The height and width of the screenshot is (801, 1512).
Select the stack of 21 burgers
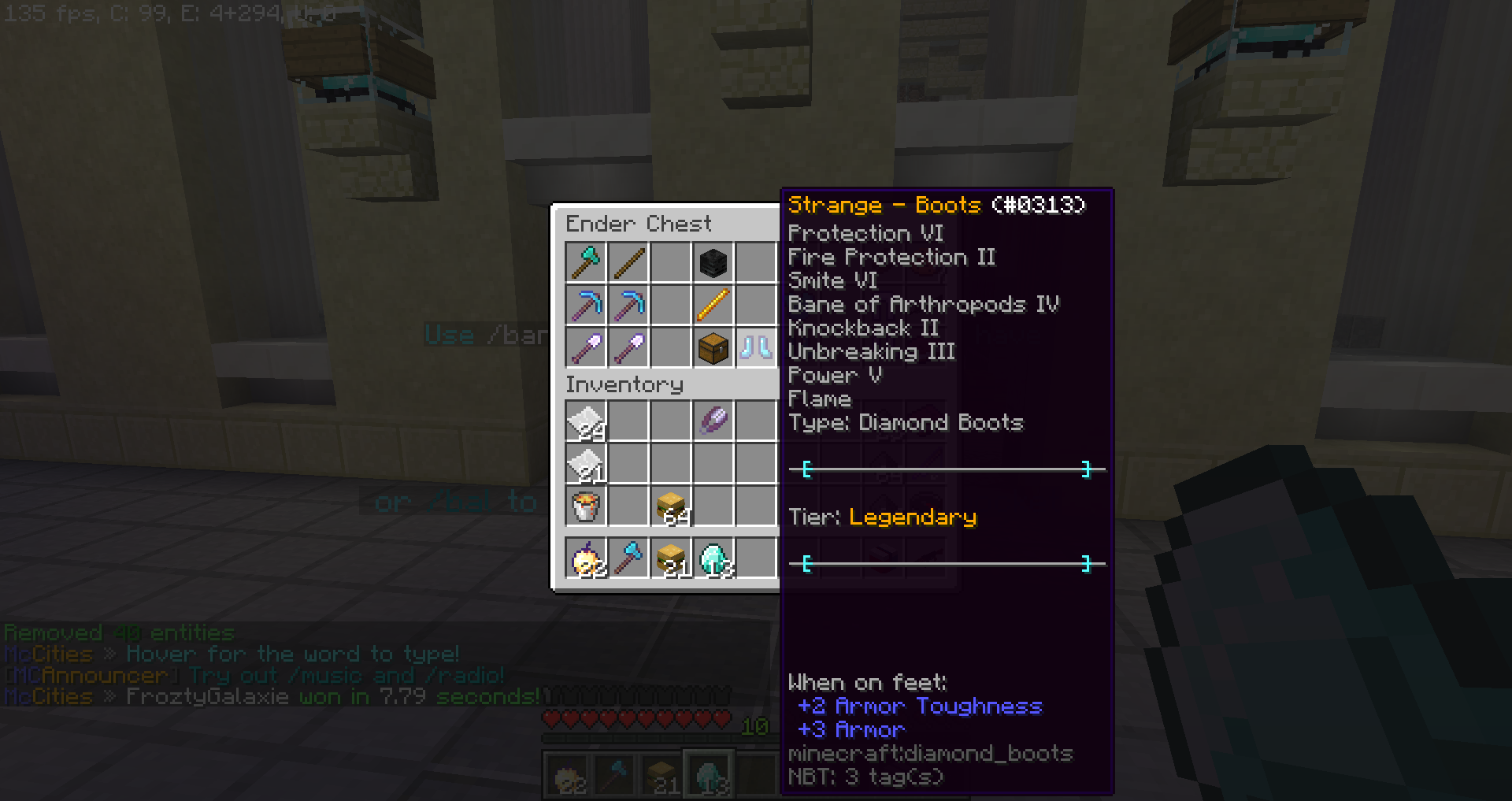coord(671,558)
